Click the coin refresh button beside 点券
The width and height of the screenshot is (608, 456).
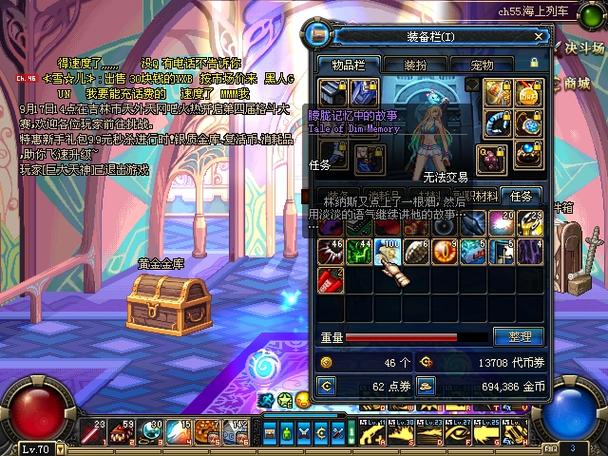(325, 385)
